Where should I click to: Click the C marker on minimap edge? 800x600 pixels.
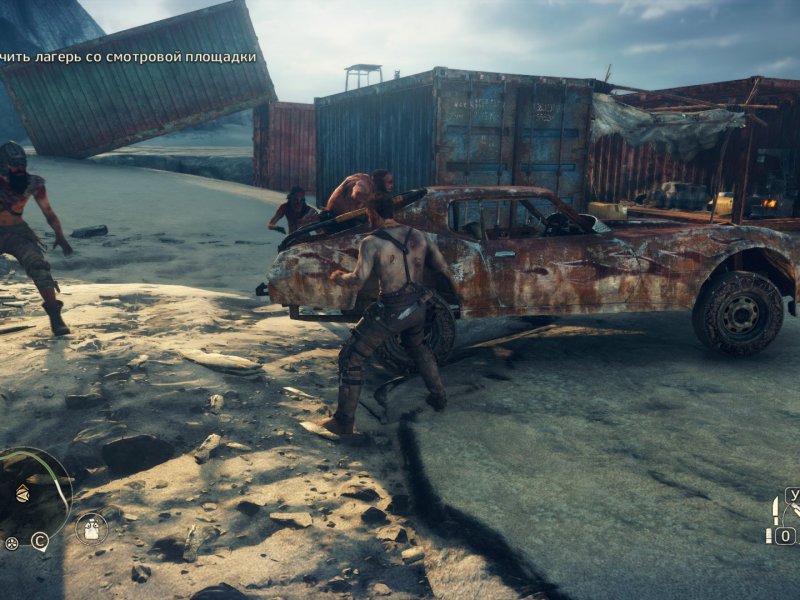(39, 542)
